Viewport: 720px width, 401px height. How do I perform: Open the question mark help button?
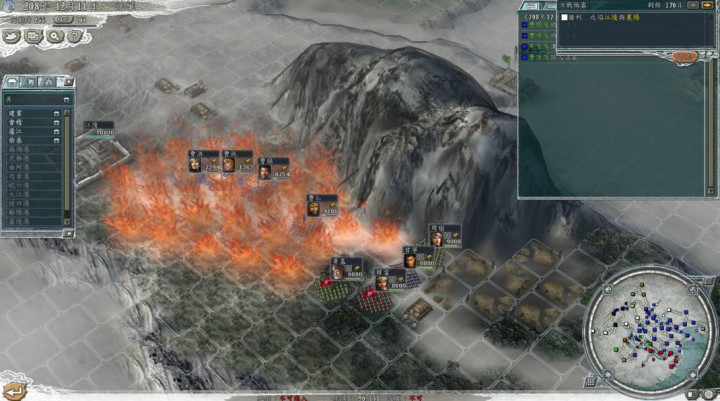(x=74, y=37)
